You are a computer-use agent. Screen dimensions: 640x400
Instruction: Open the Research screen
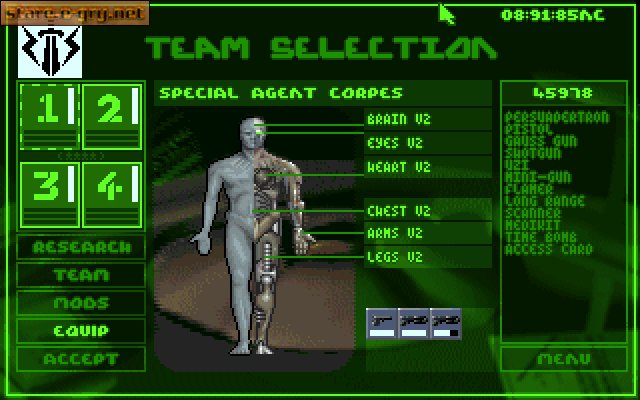(81, 247)
